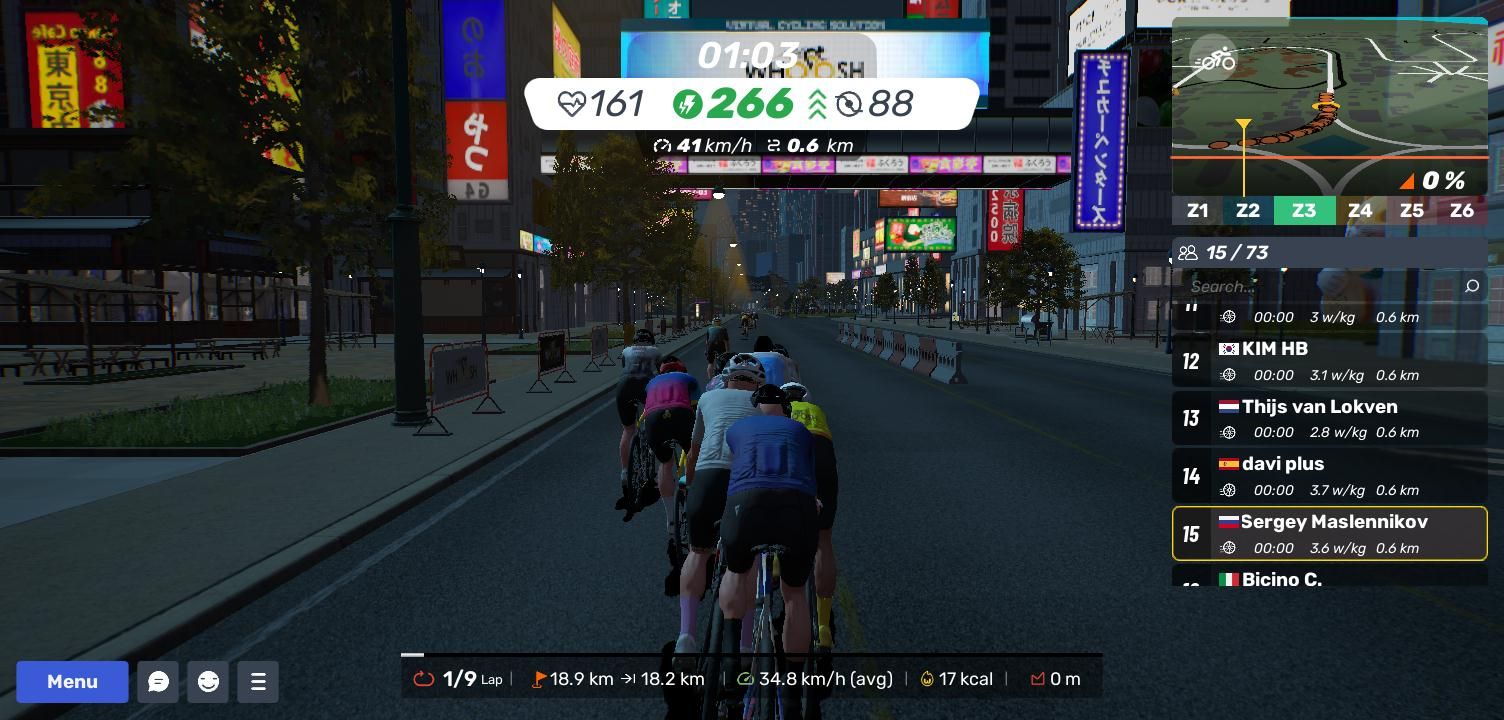Open the blue Menu button
This screenshot has width=1504, height=720.
pos(72,682)
